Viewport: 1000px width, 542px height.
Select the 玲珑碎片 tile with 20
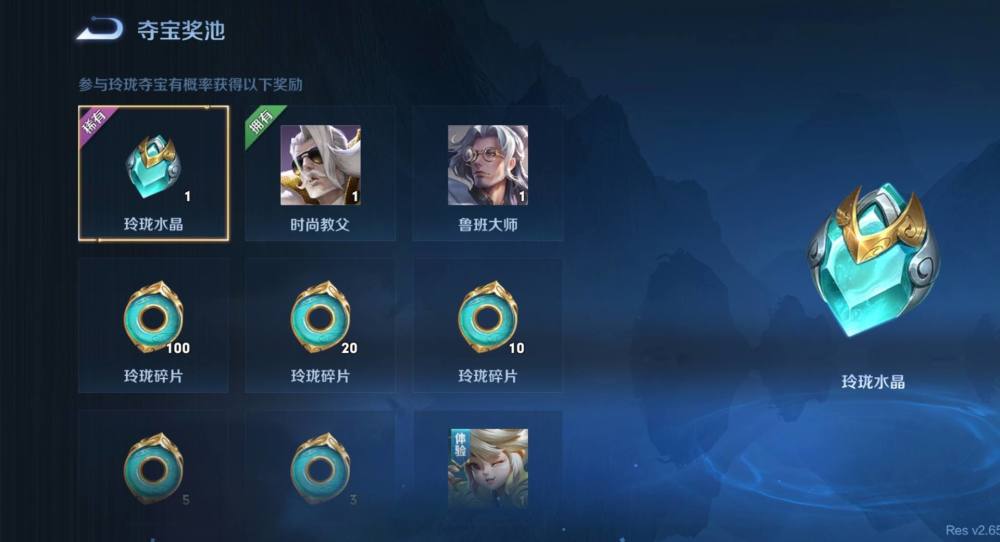[x=320, y=325]
